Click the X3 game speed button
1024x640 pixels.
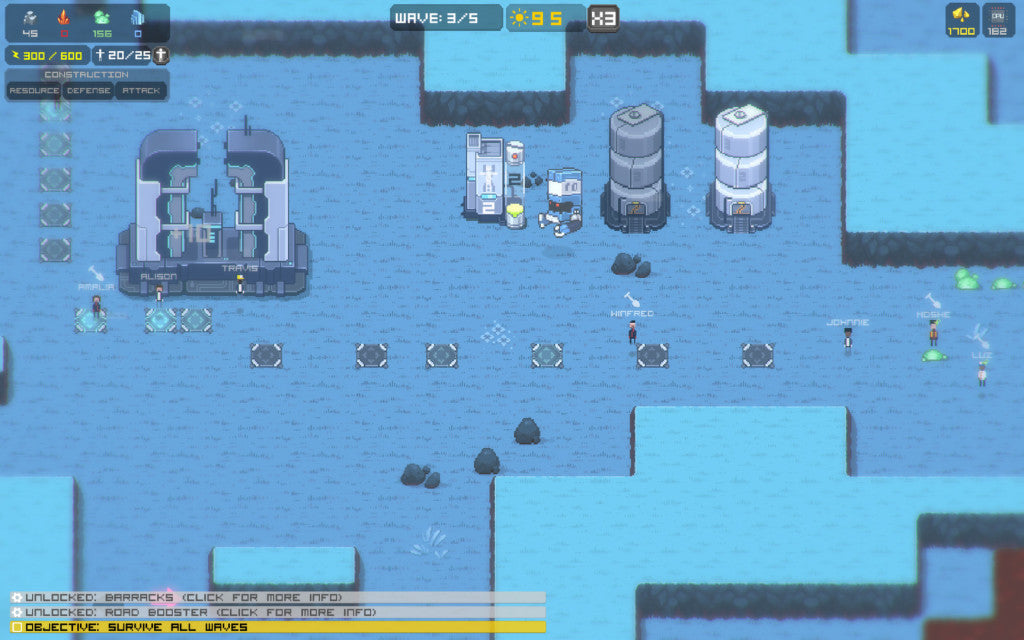point(602,18)
